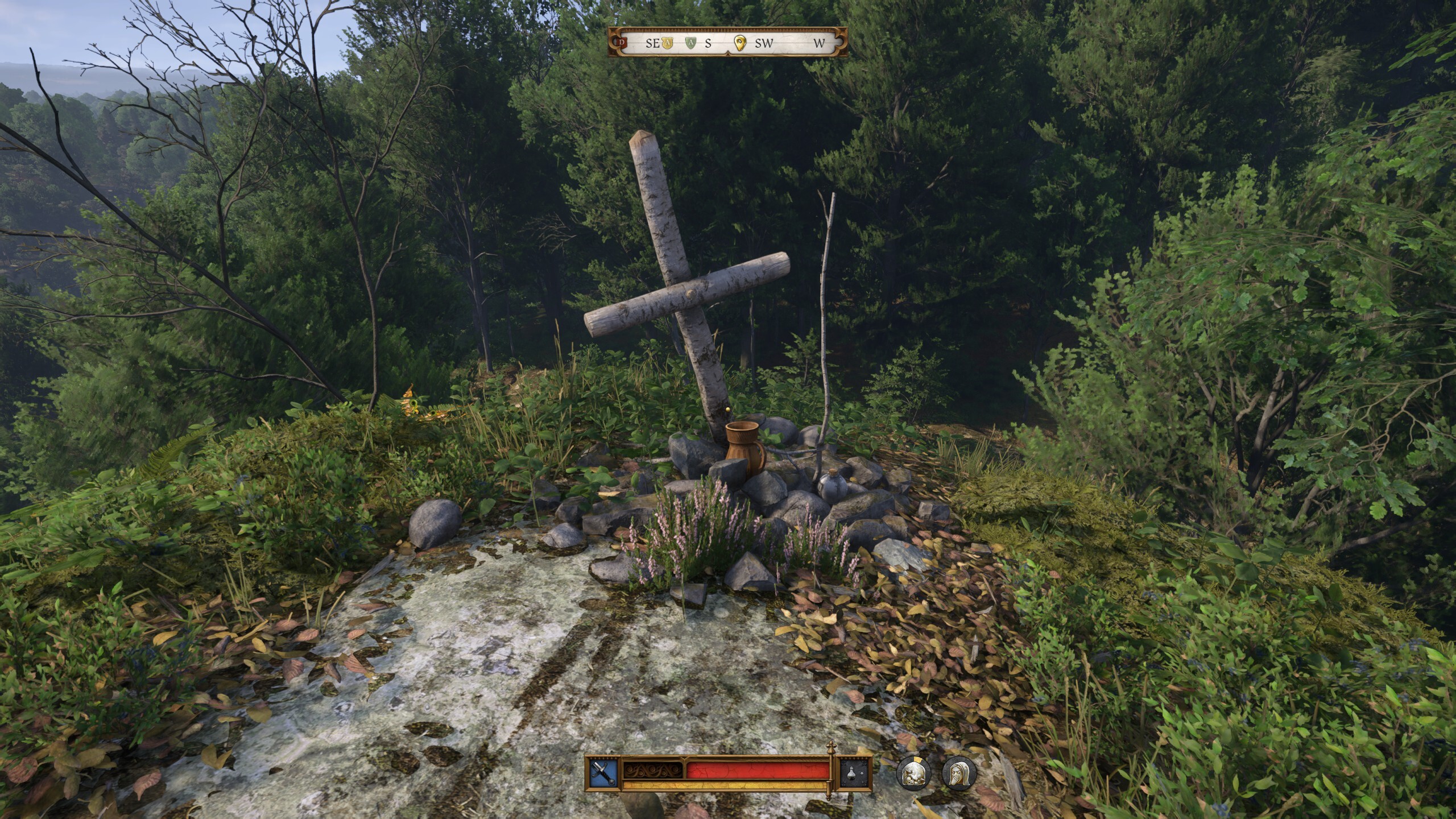Click the red D banner marker on compass
This screenshot has height=819, width=1456.
[x=622, y=43]
